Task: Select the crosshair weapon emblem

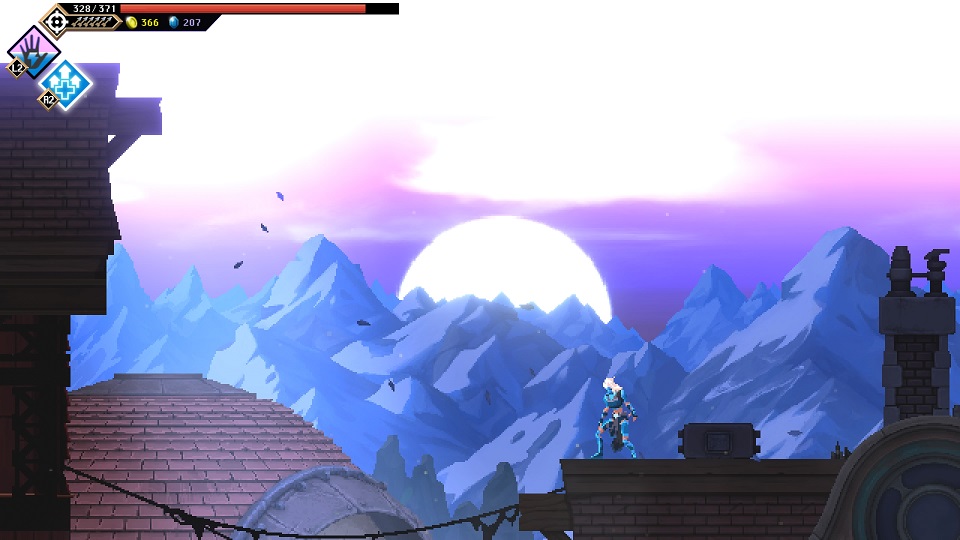Action: tap(55, 20)
